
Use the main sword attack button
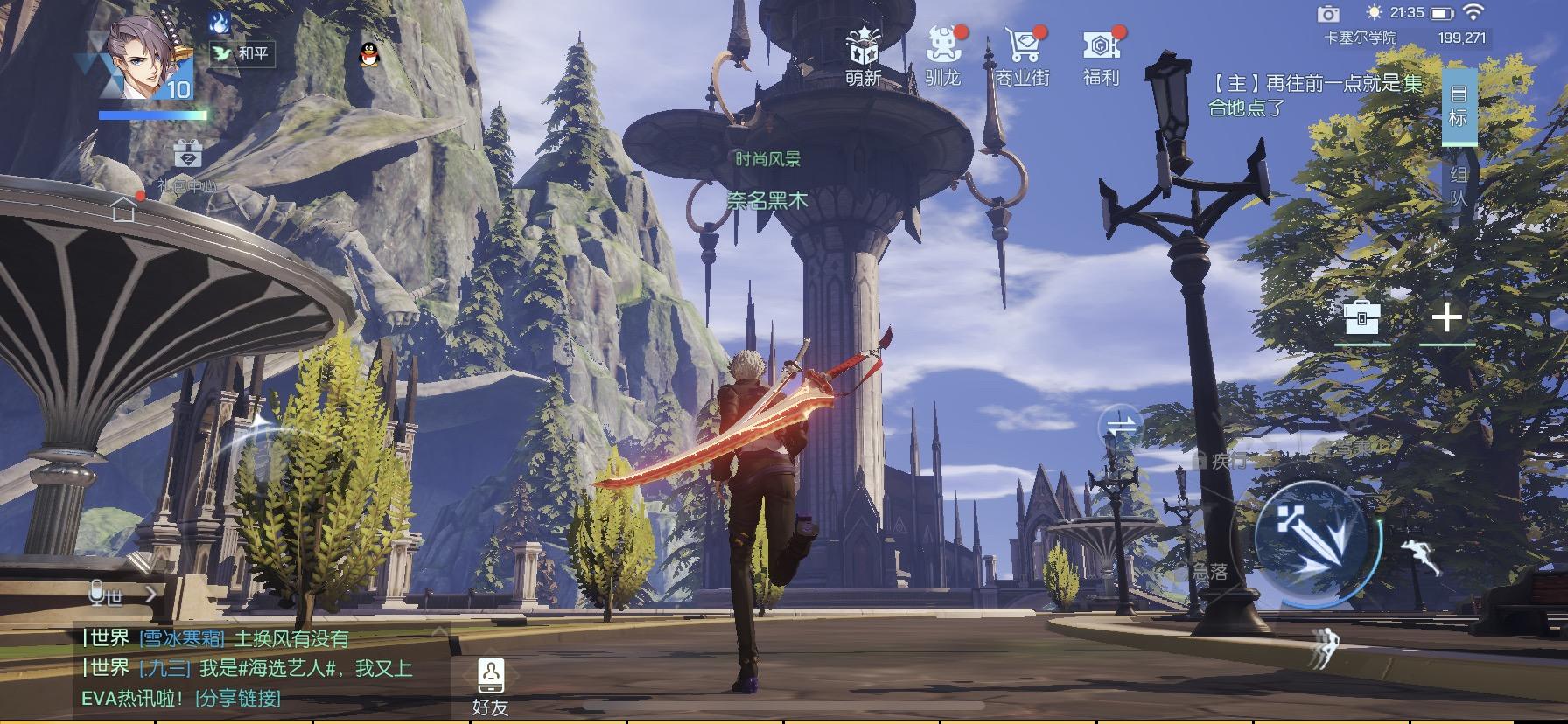pyautogui.click(x=1312, y=537)
